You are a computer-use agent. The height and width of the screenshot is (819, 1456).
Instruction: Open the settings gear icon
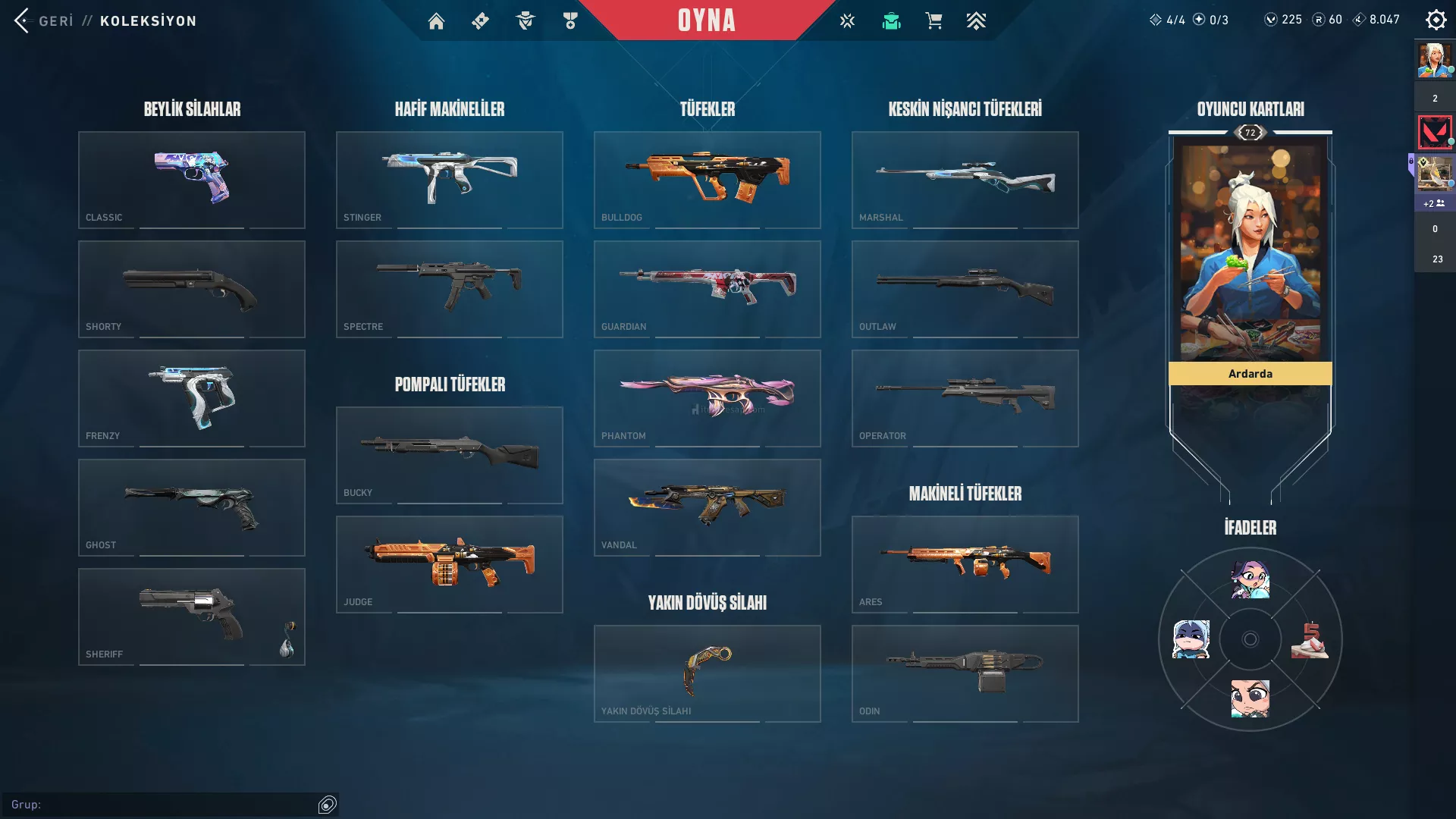[x=1436, y=20]
